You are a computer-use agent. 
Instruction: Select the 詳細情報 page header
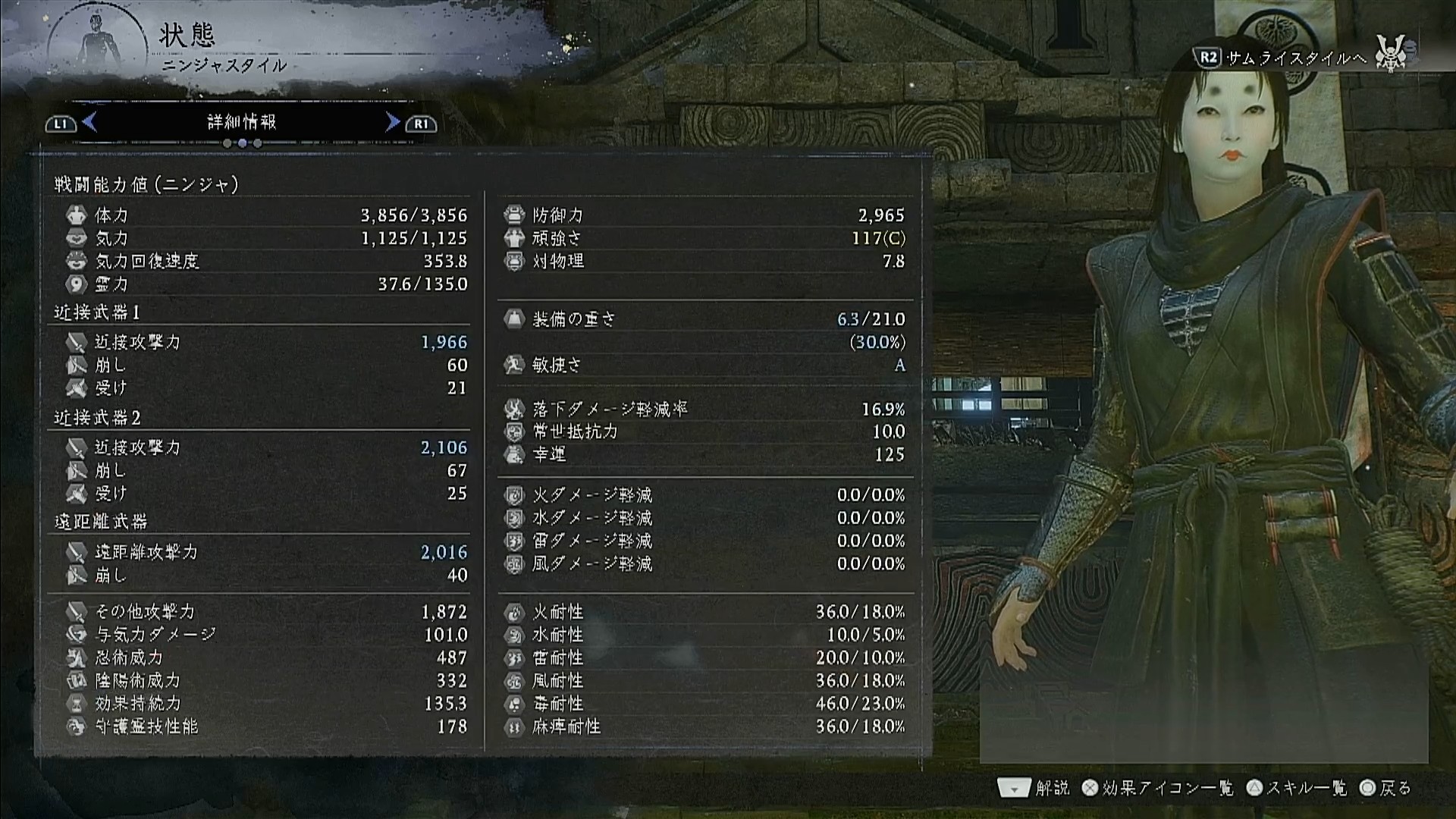[x=241, y=122]
